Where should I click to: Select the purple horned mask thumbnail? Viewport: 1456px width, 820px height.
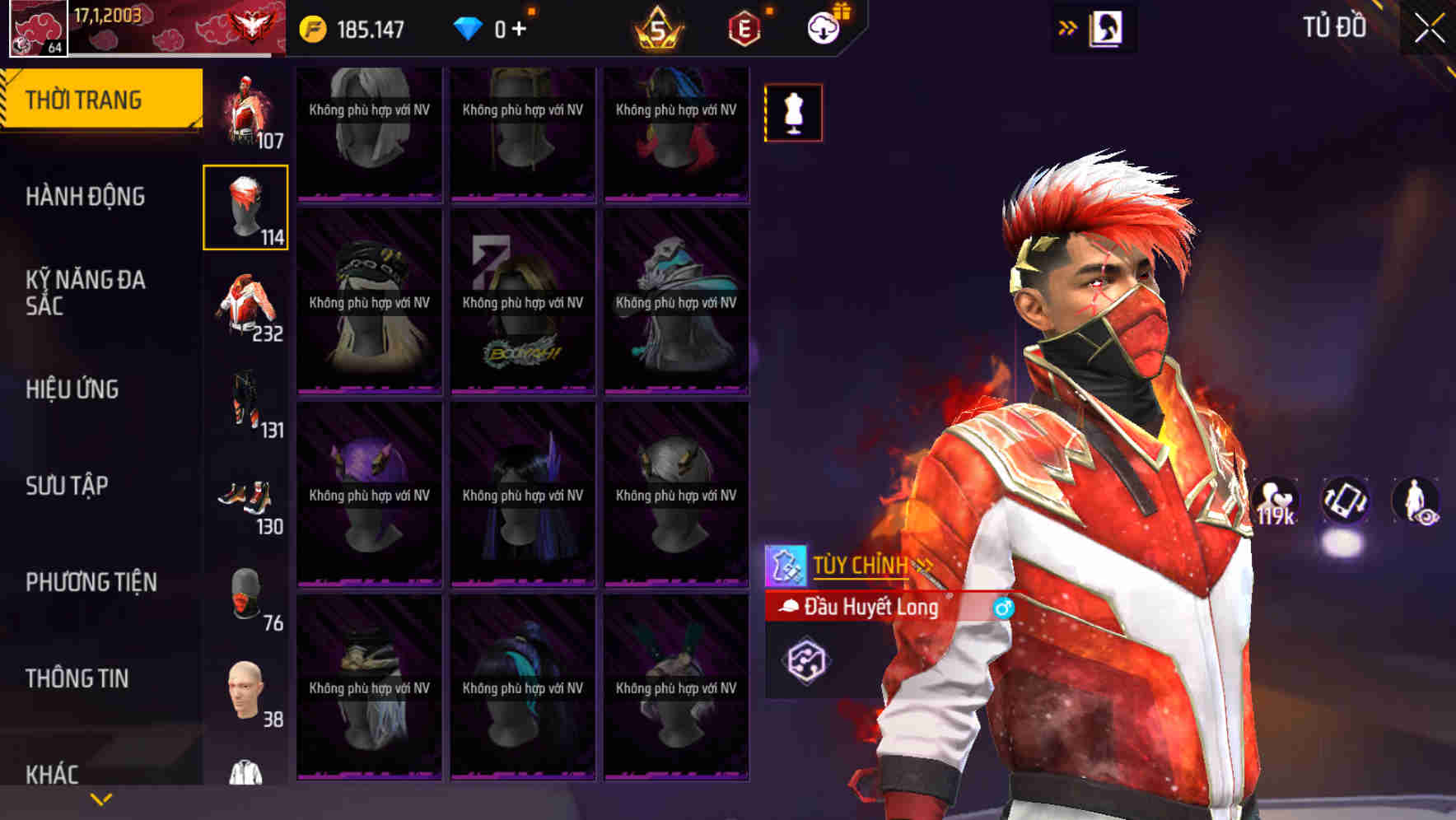tap(368, 494)
